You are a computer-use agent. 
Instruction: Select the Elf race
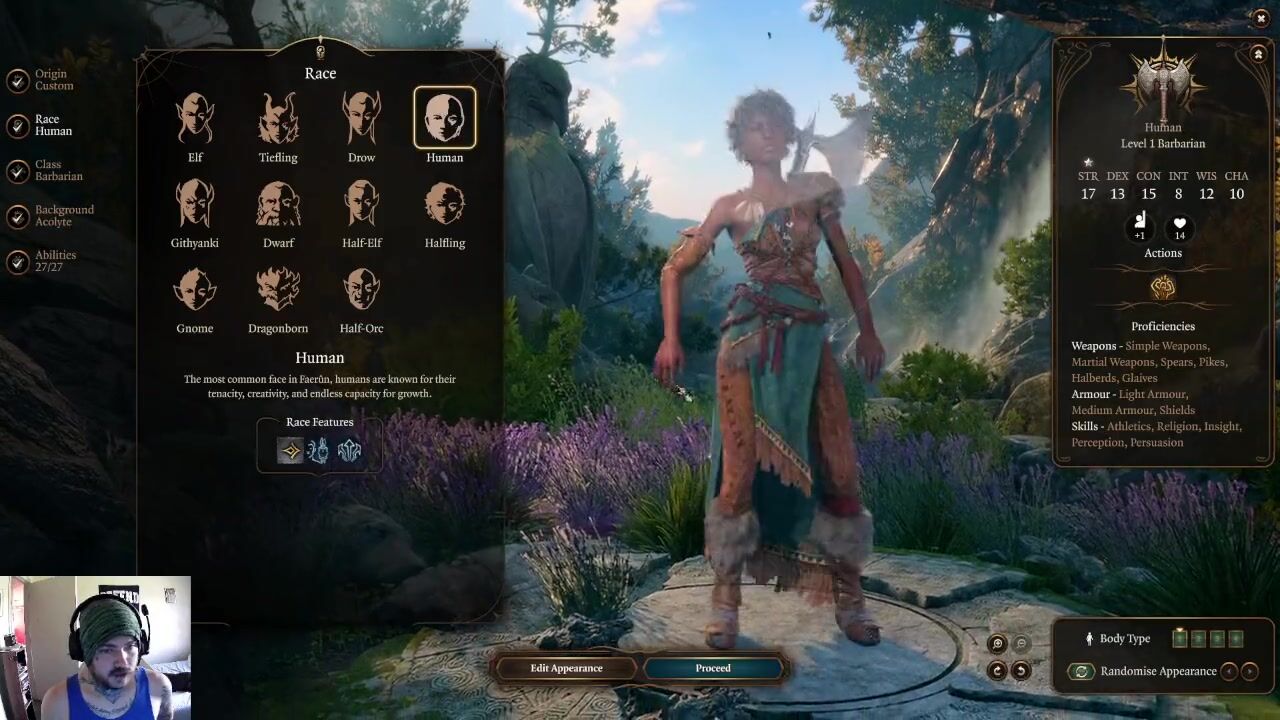click(195, 119)
